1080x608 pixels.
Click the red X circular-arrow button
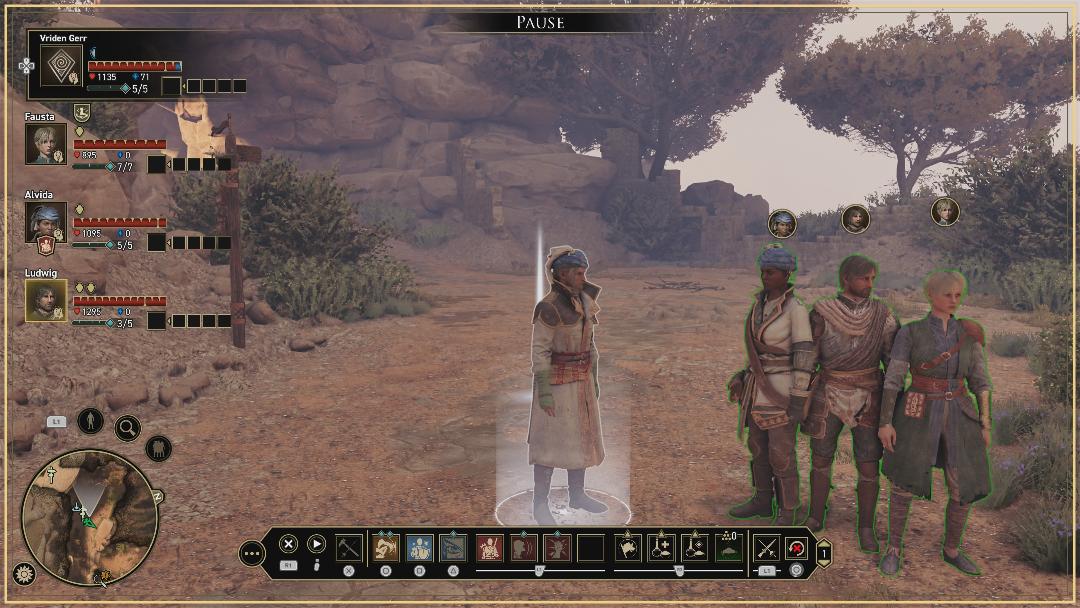(x=797, y=547)
